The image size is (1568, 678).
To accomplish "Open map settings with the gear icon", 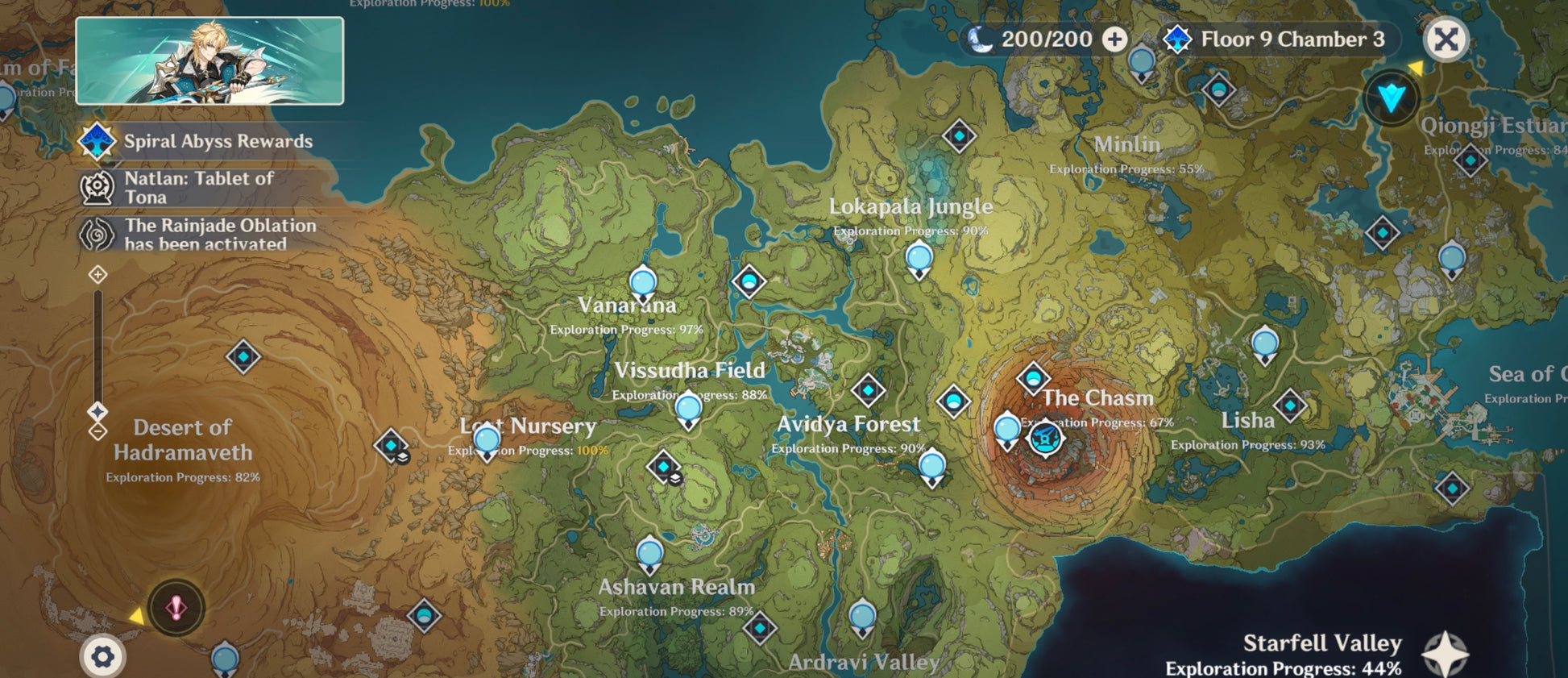I will [x=102, y=657].
